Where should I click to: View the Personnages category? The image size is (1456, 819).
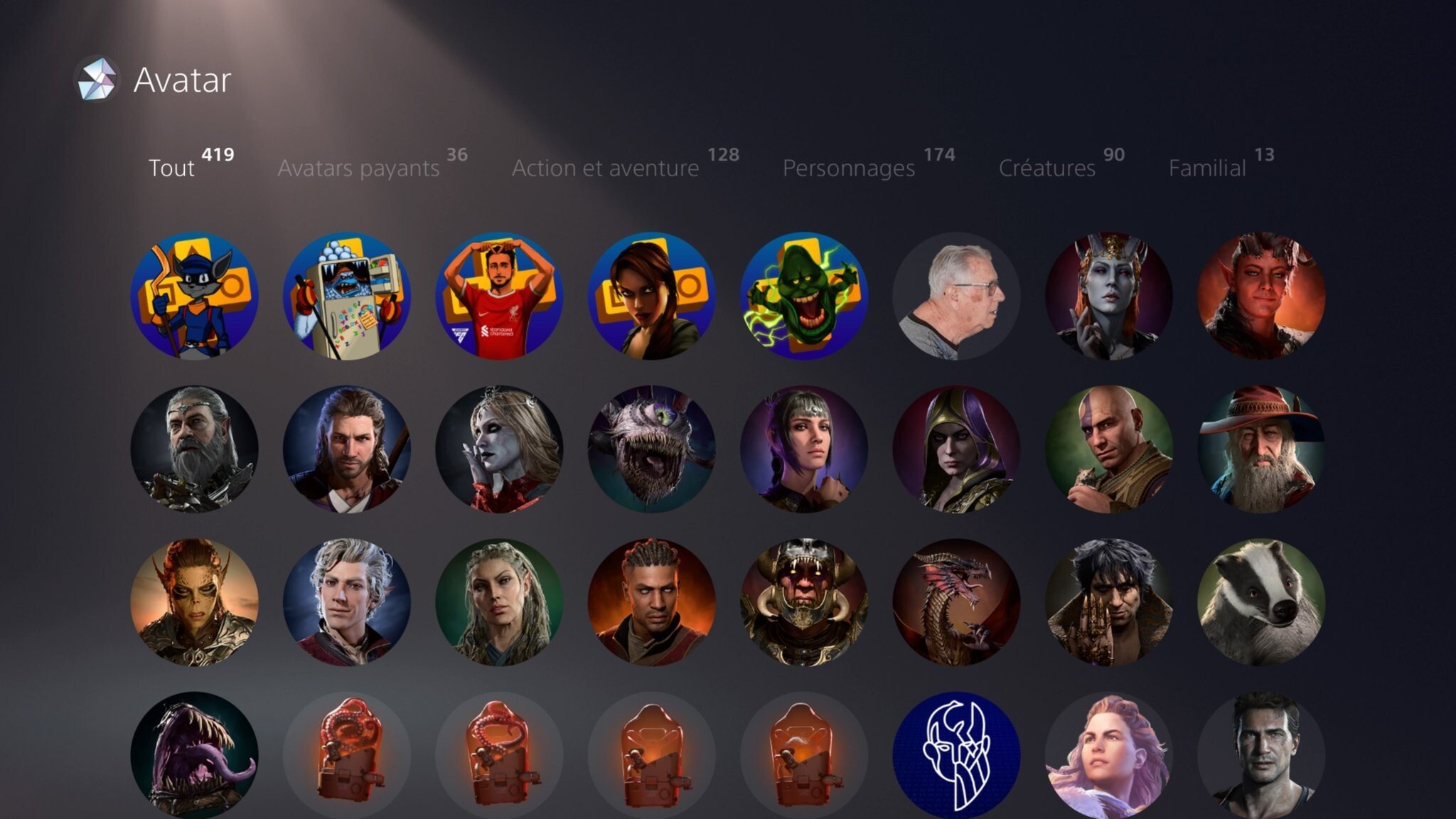(848, 168)
